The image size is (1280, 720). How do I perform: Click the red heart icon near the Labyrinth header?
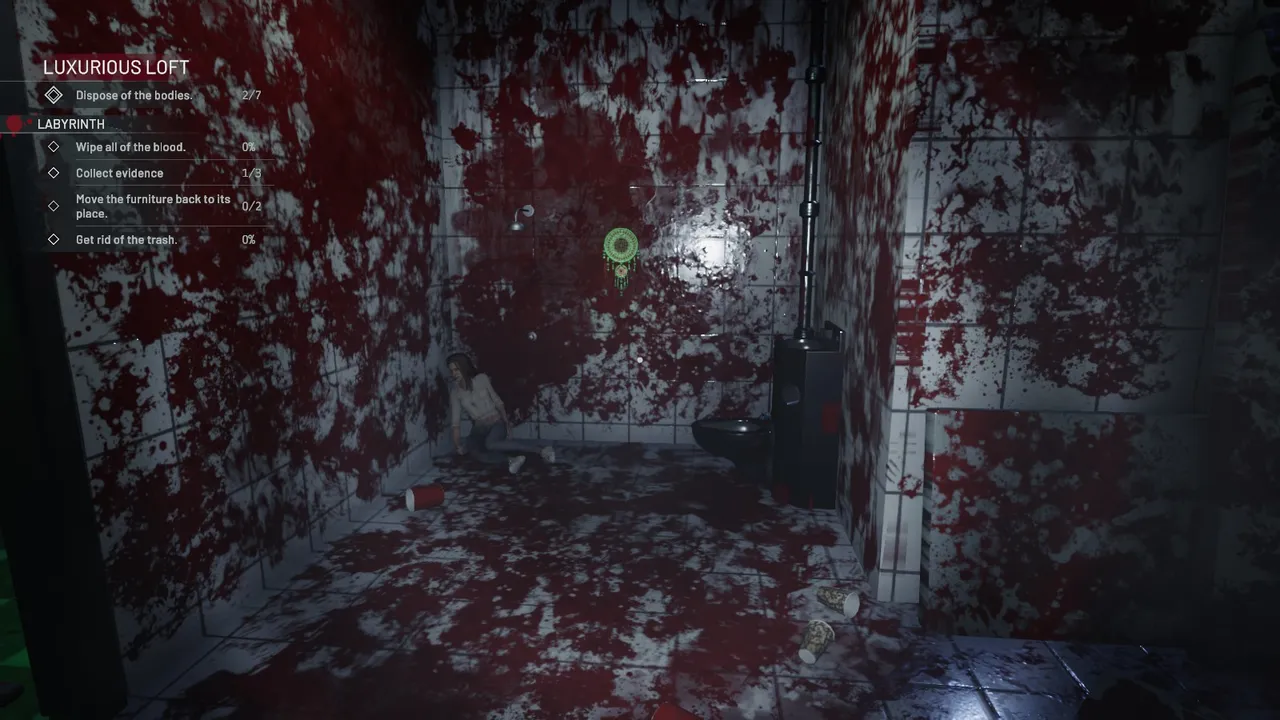point(14,123)
